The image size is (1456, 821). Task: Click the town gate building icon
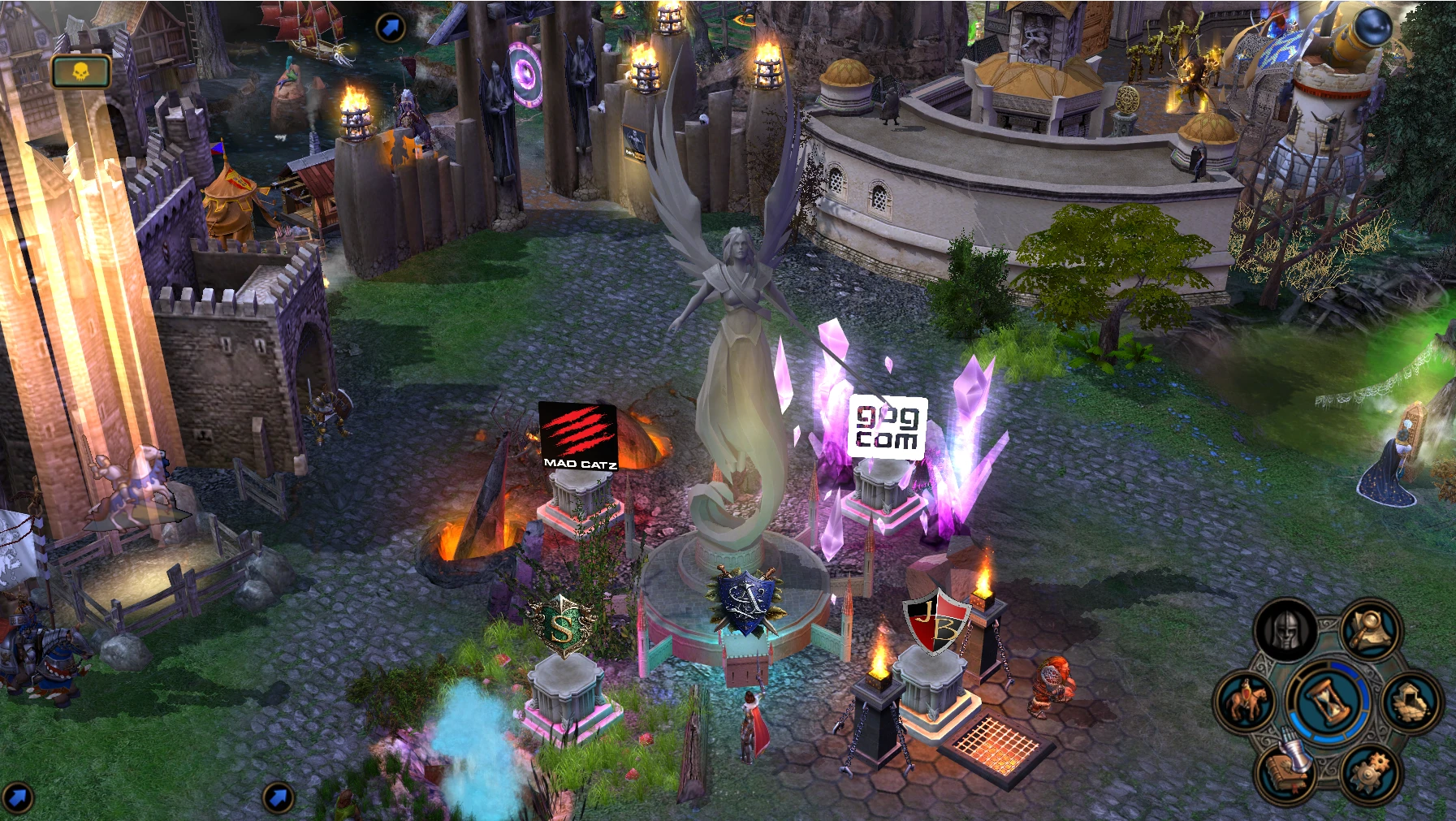(x=1411, y=699)
